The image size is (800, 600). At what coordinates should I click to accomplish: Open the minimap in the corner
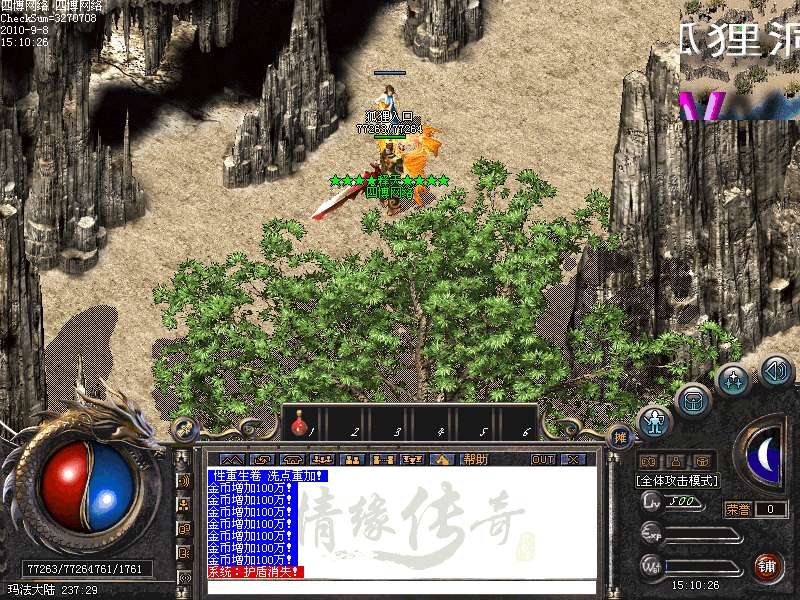(739, 60)
